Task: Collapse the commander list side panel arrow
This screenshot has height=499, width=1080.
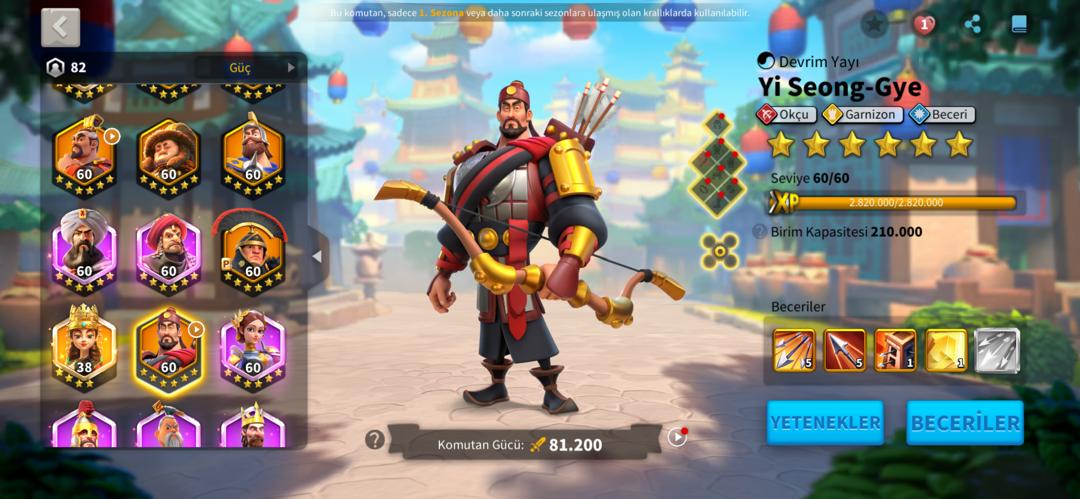Action: [317, 256]
